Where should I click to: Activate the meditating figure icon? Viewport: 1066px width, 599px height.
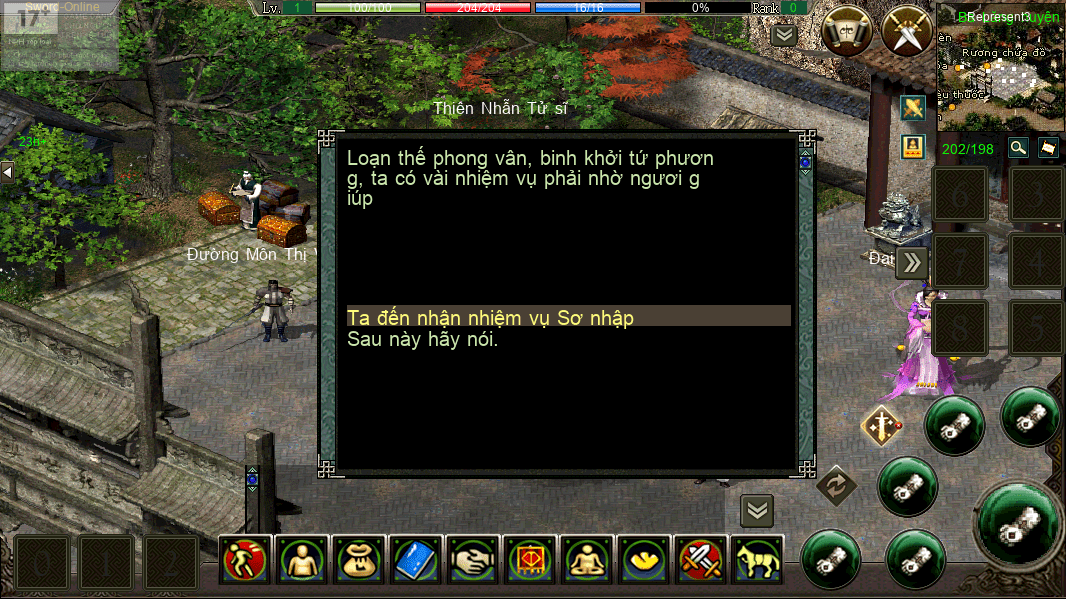click(x=584, y=559)
